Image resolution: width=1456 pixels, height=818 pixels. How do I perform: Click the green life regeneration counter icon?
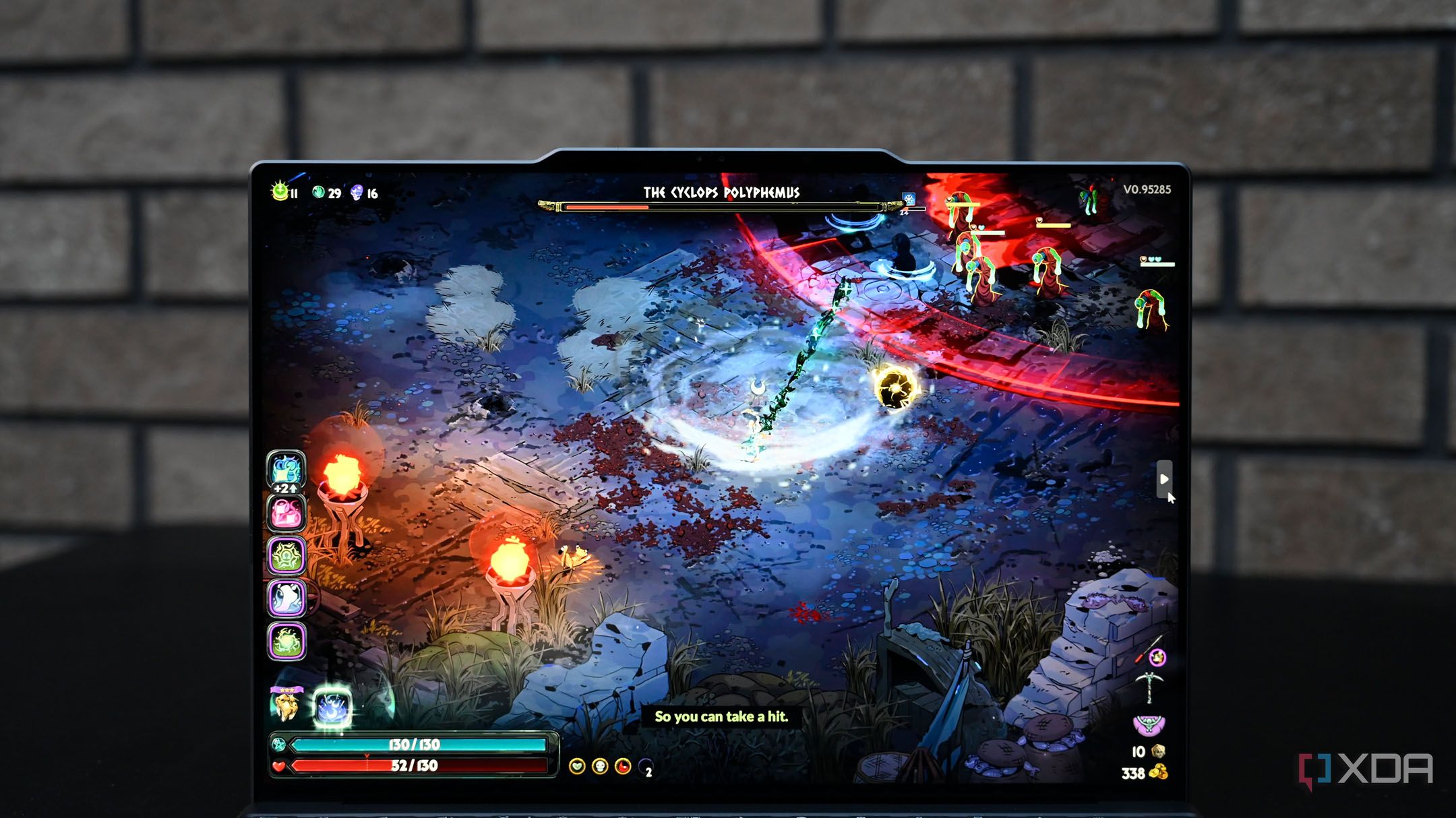point(280,192)
